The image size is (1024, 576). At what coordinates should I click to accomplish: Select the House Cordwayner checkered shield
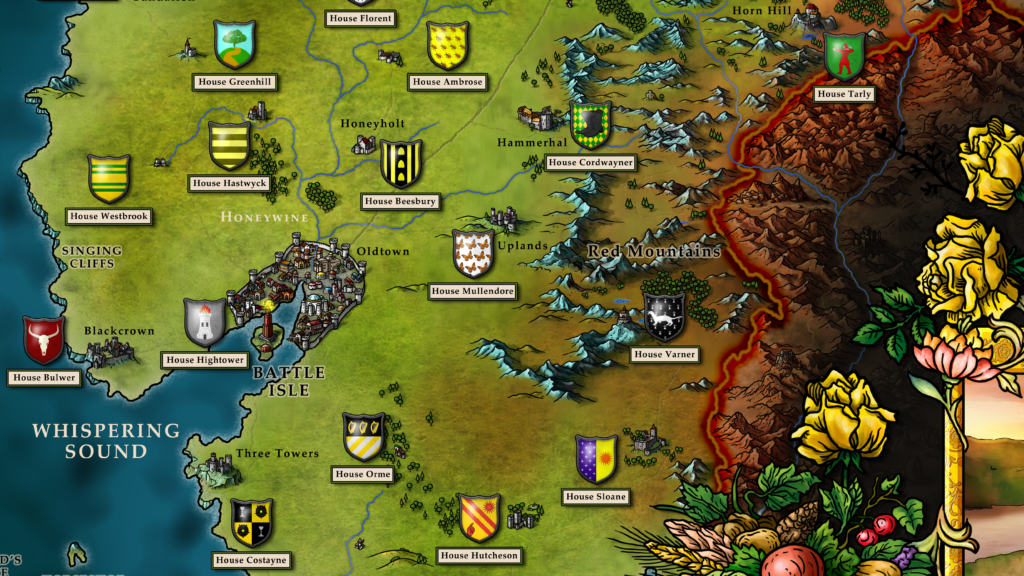590,124
